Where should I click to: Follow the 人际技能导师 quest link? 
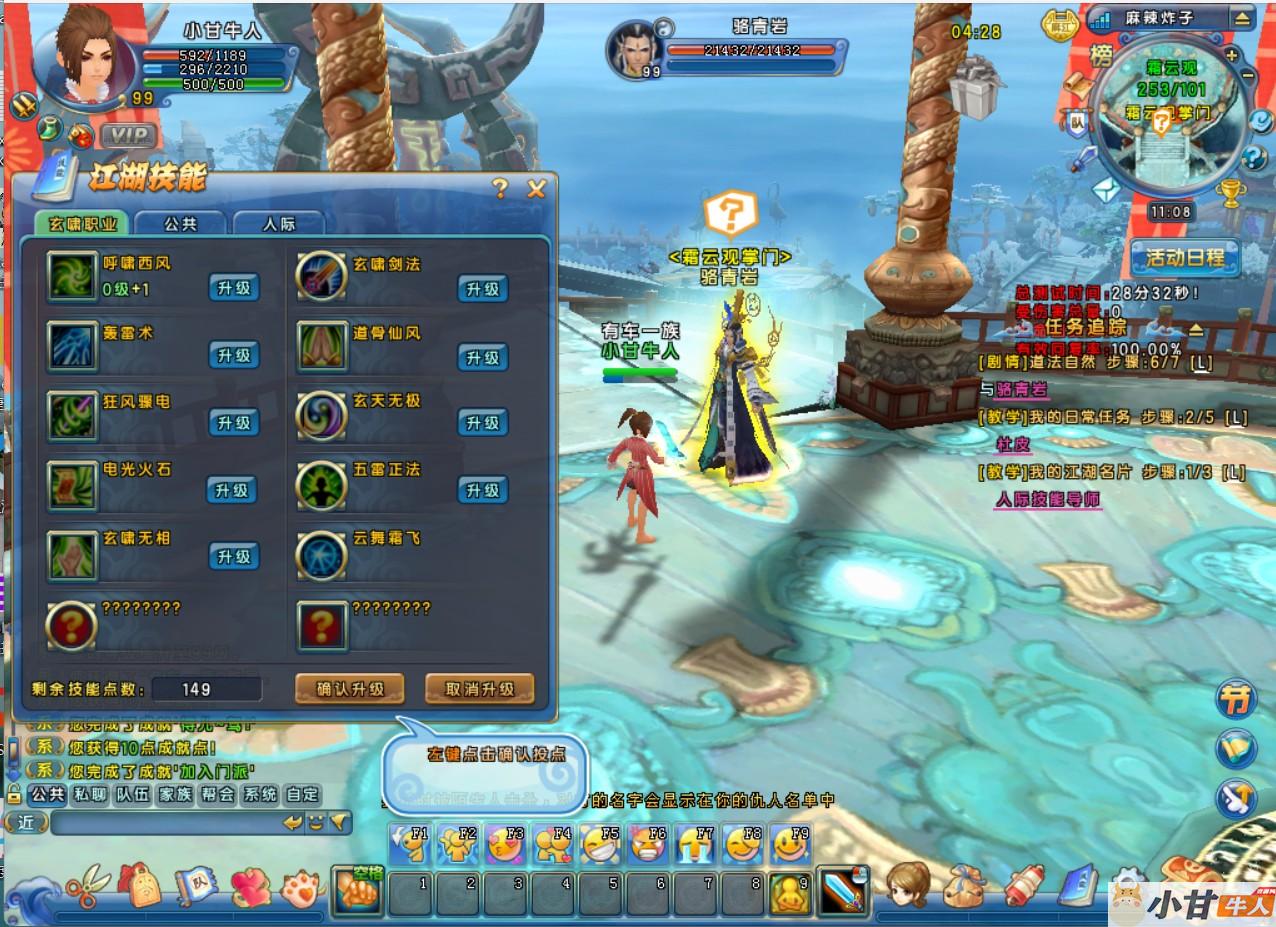(1047, 499)
